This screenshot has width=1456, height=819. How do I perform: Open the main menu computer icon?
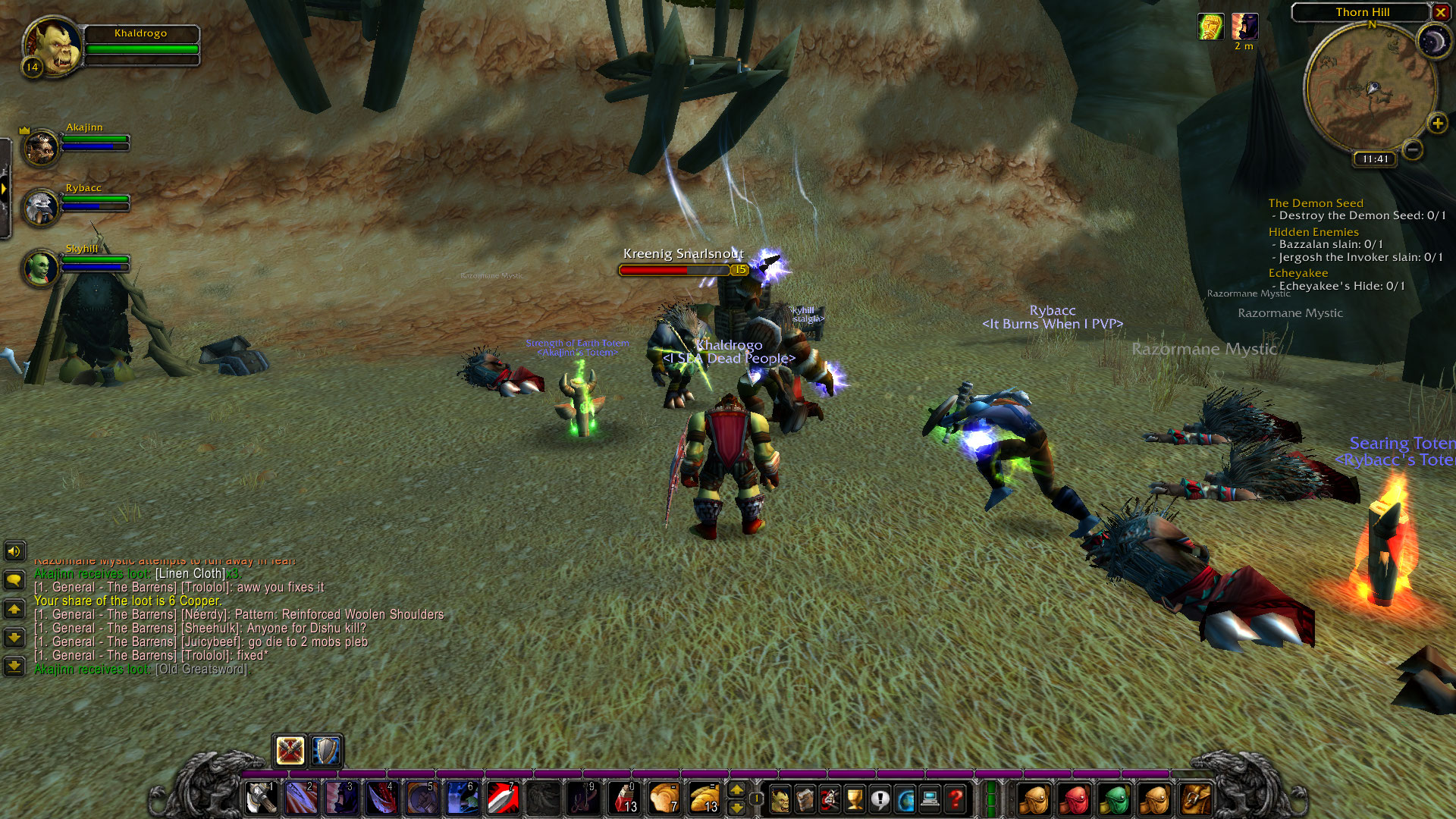point(930,799)
